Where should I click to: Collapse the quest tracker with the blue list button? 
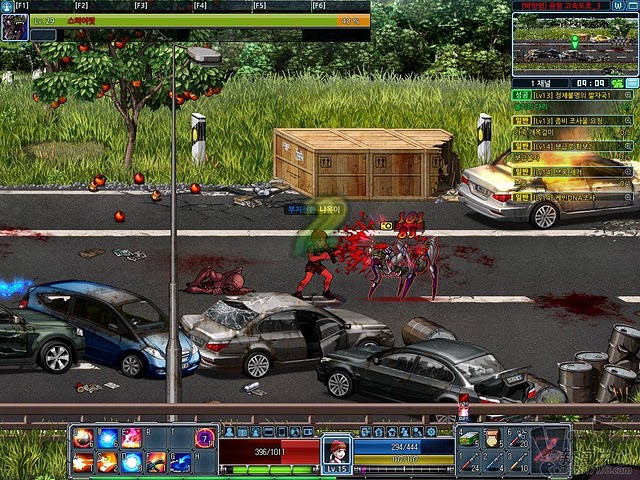(x=632, y=83)
